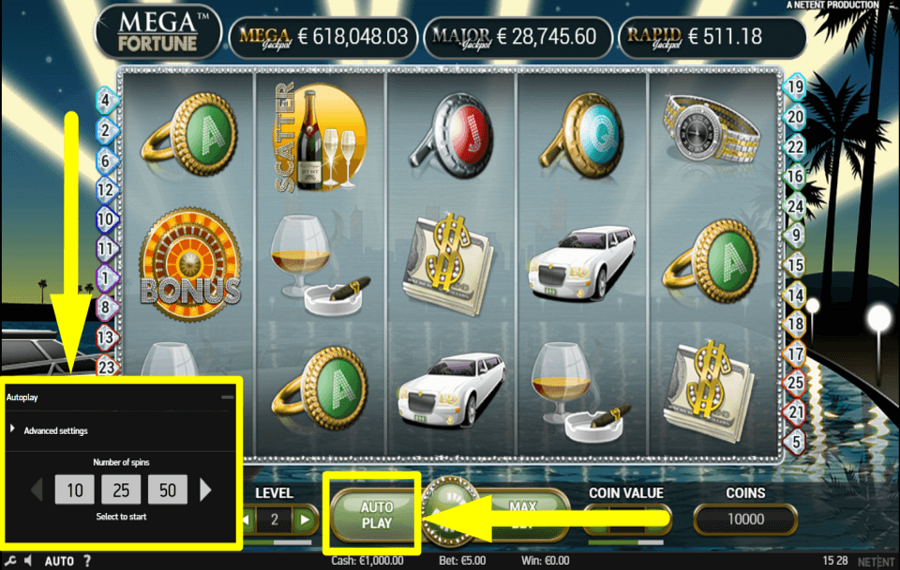Open the wrench settings icon
The width and height of the screenshot is (900, 570).
pyautogui.click(x=10, y=561)
